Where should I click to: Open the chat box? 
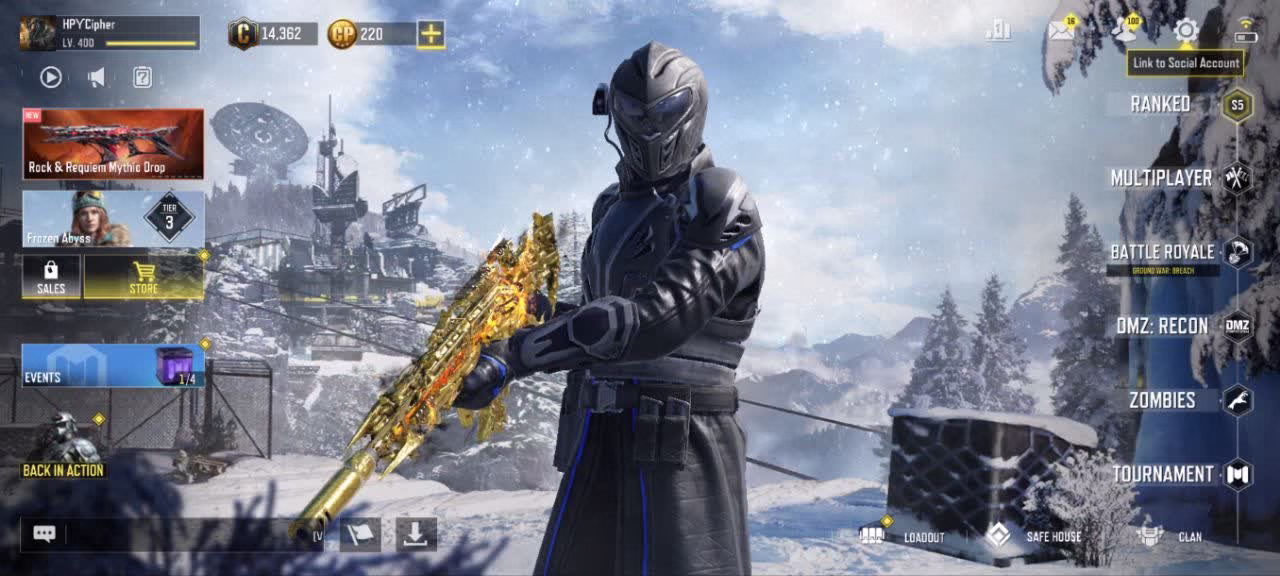click(44, 534)
